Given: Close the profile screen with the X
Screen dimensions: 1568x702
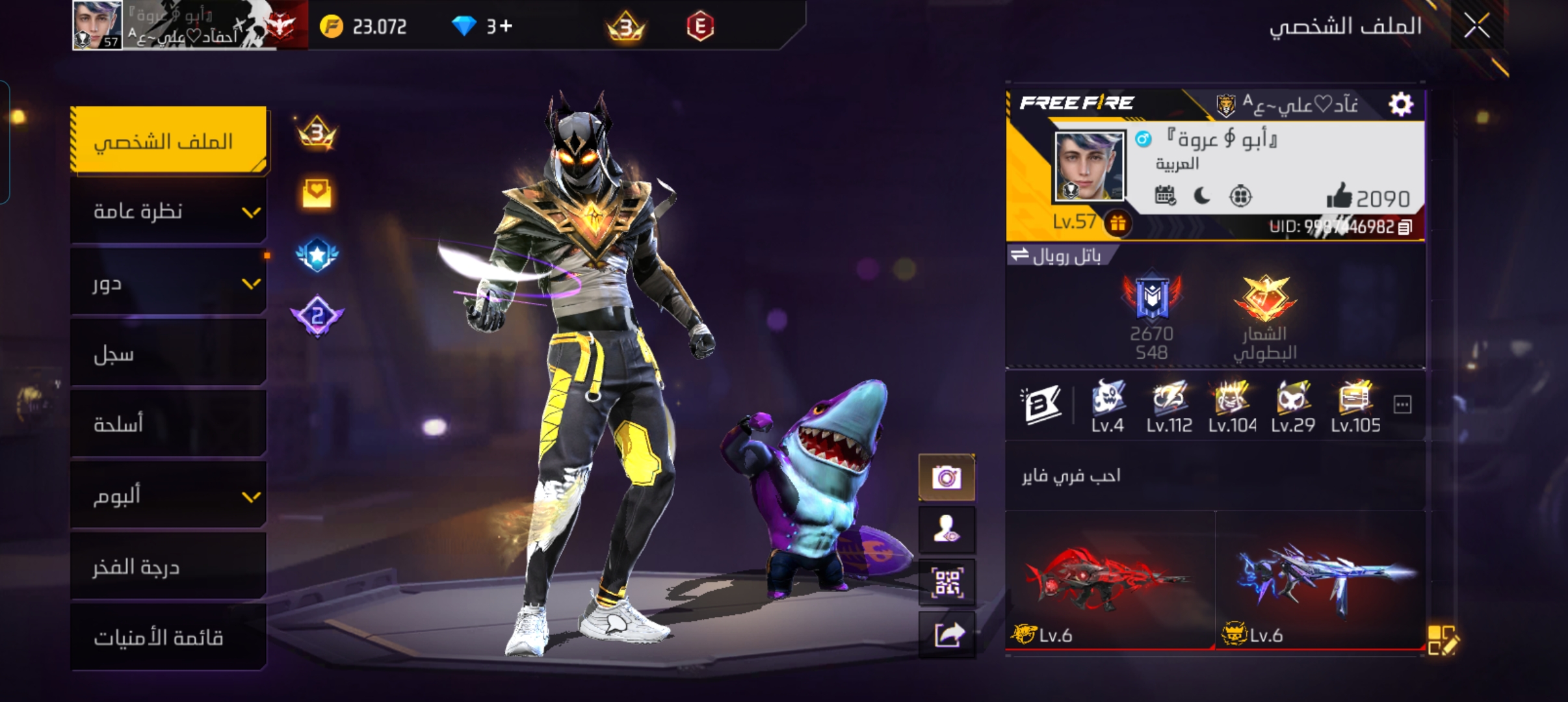Looking at the screenshot, I should (x=1476, y=27).
